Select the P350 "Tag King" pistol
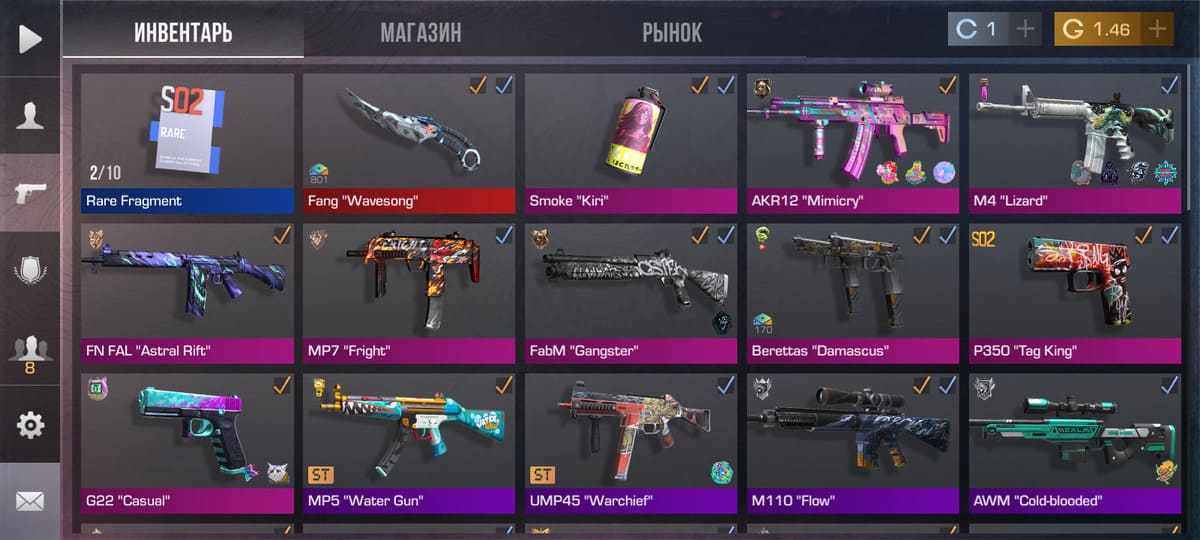 point(1075,292)
